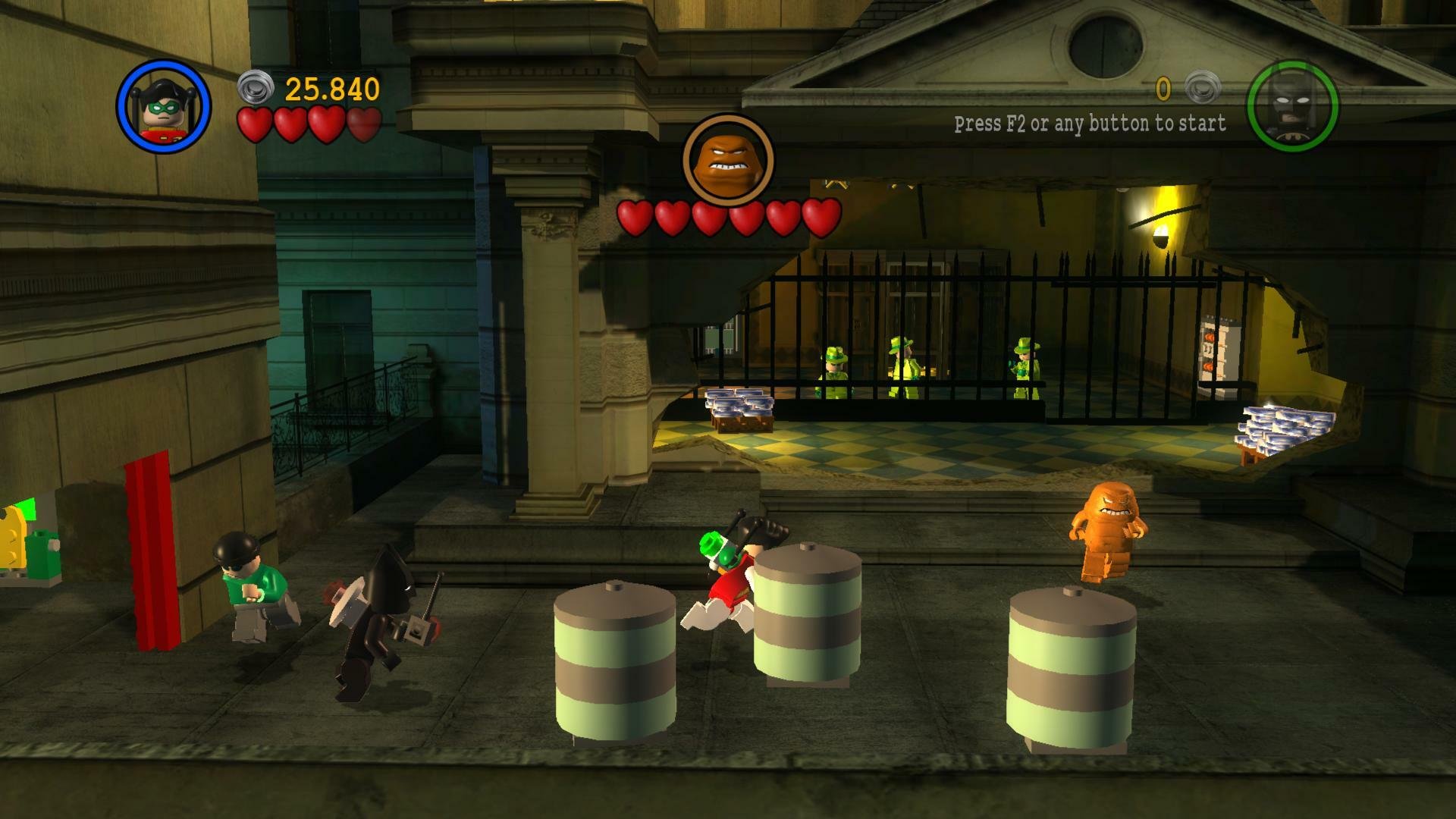This screenshot has width=1456, height=819.
Task: Click Robin's player one portrait
Action: click(x=164, y=107)
